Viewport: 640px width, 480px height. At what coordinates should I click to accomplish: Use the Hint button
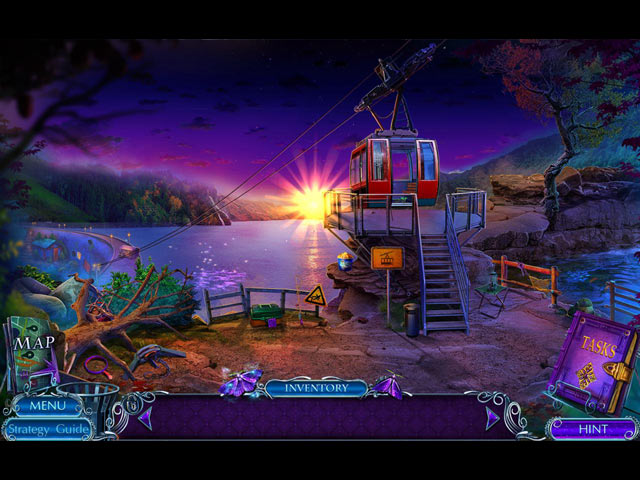click(x=592, y=430)
